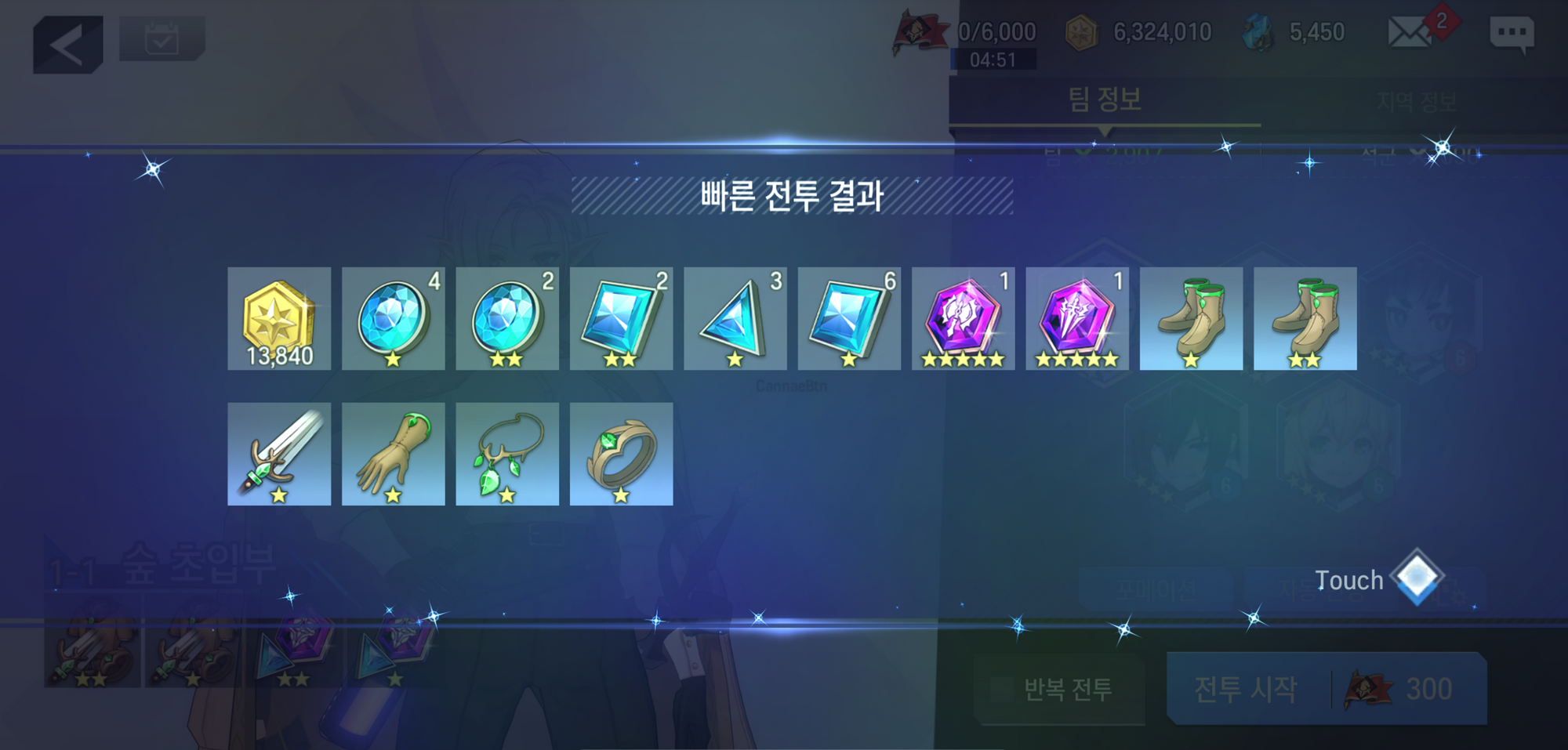
Task: Inspect the glove equipment reward
Action: coord(393,454)
